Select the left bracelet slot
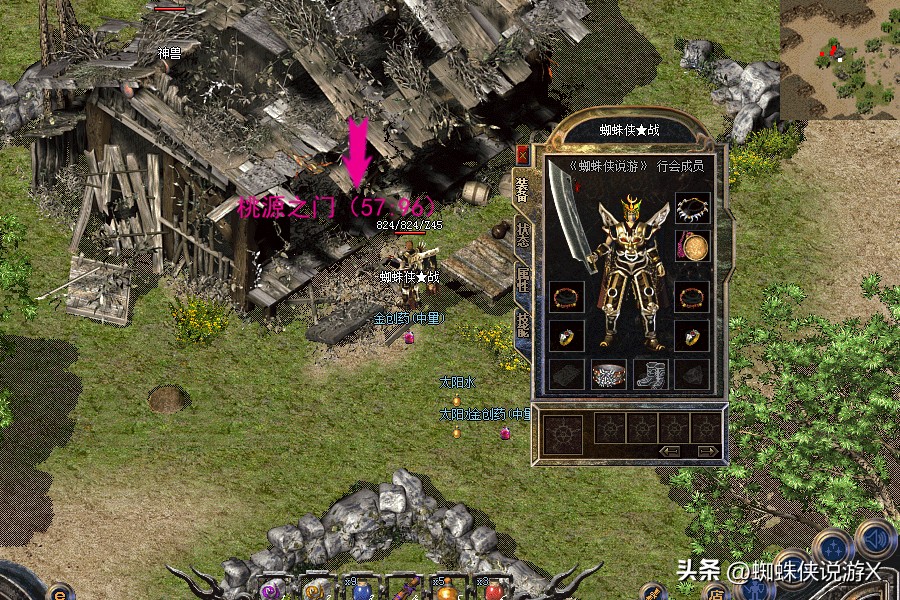The width and height of the screenshot is (900, 600). pyautogui.click(x=566, y=297)
